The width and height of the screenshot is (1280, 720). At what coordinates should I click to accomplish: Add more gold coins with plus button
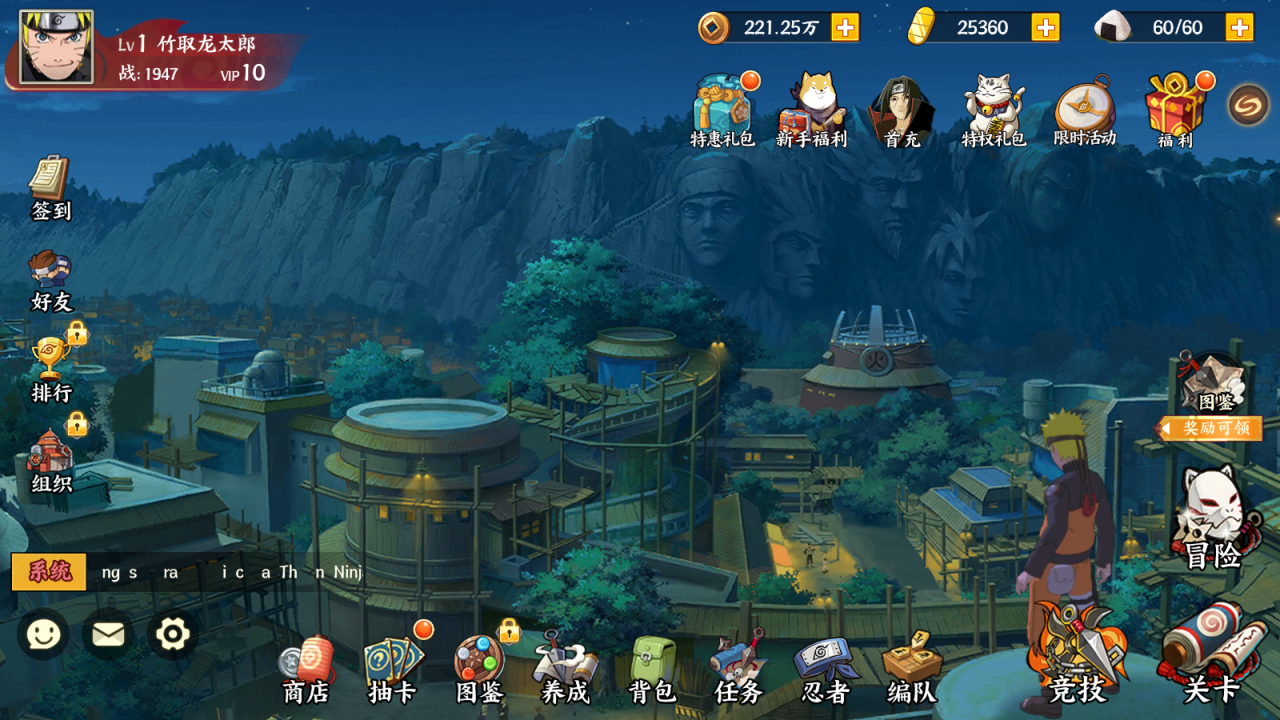[x=845, y=27]
